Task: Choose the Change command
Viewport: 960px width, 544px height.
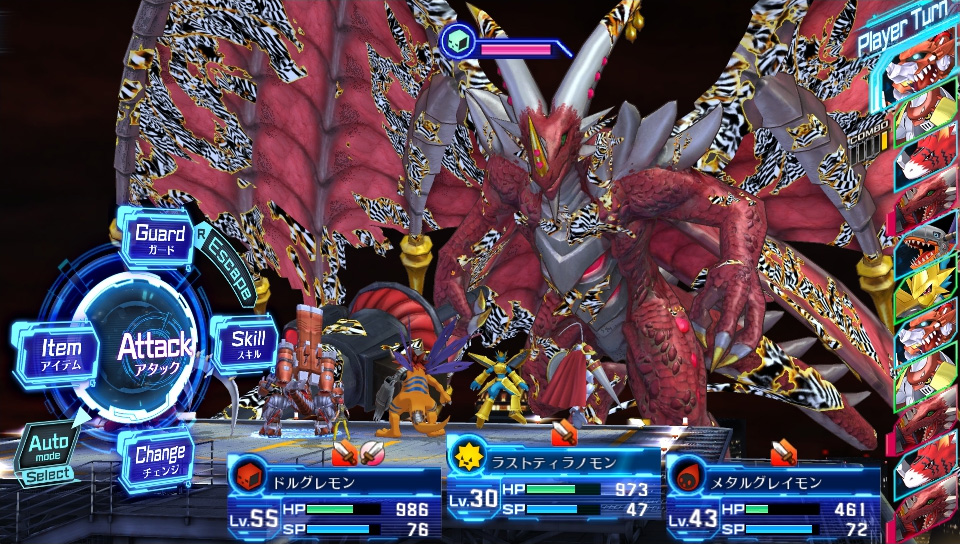Action: tap(159, 460)
